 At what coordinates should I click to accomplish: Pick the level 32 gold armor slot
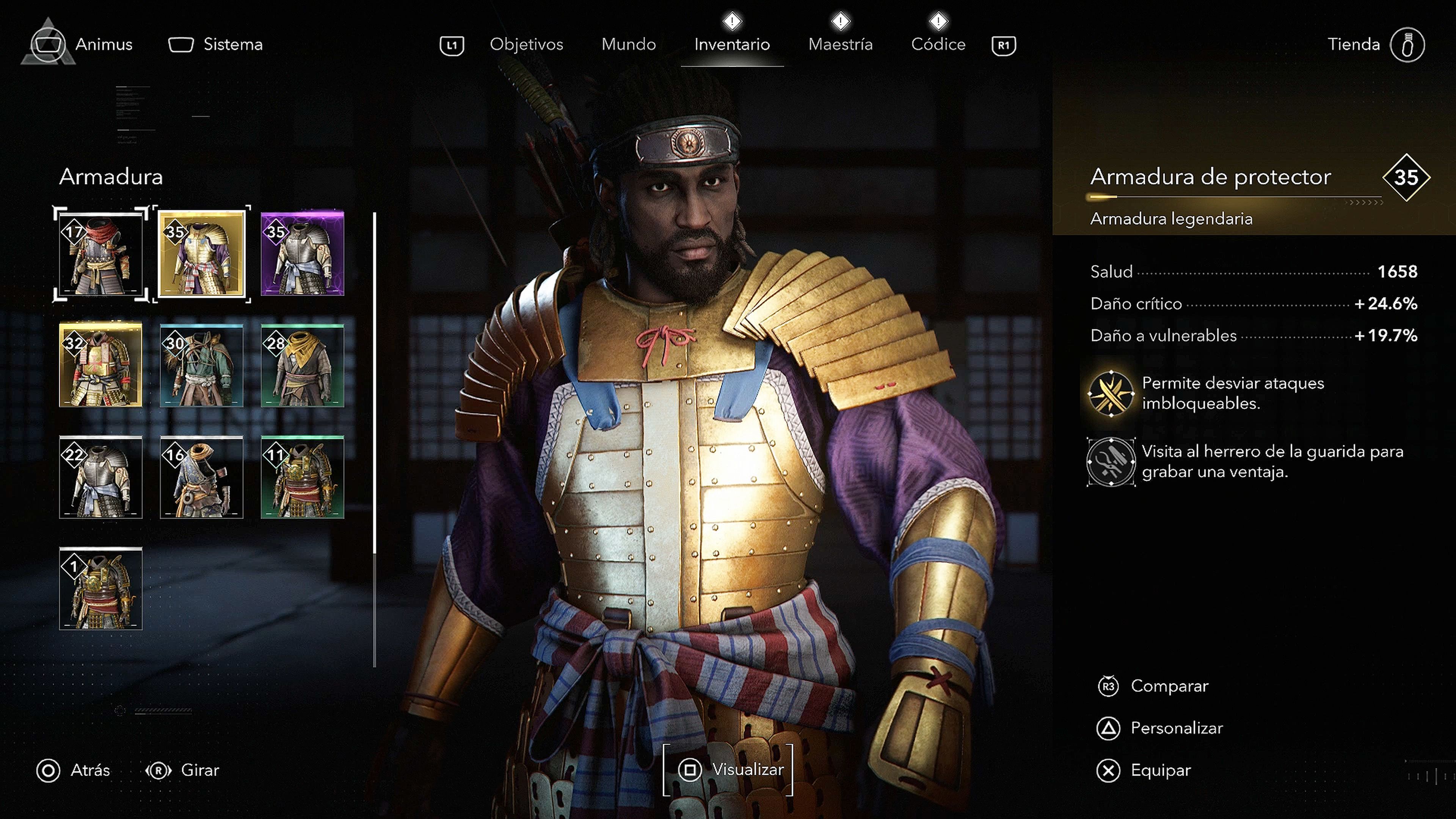[x=100, y=365]
